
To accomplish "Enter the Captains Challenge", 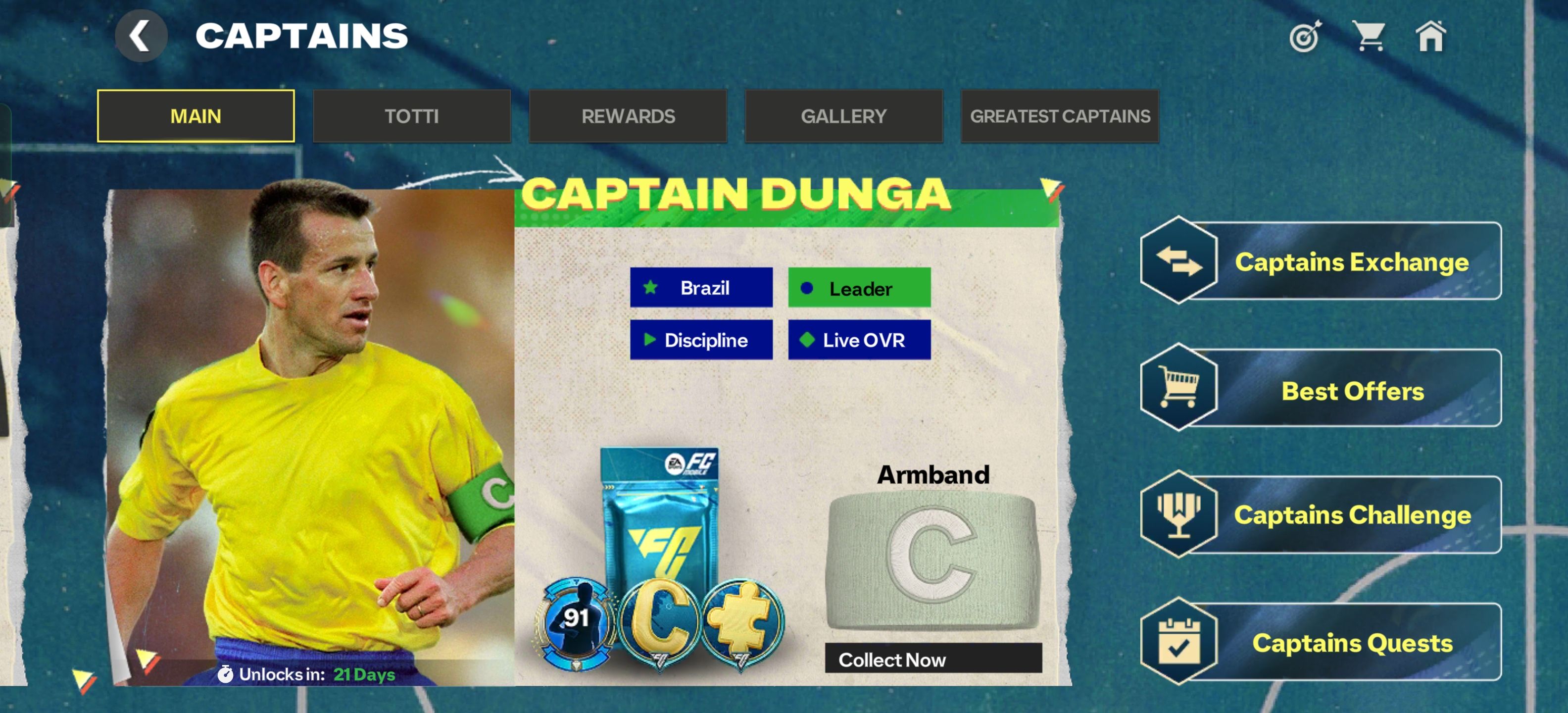I will pyautogui.click(x=1321, y=515).
